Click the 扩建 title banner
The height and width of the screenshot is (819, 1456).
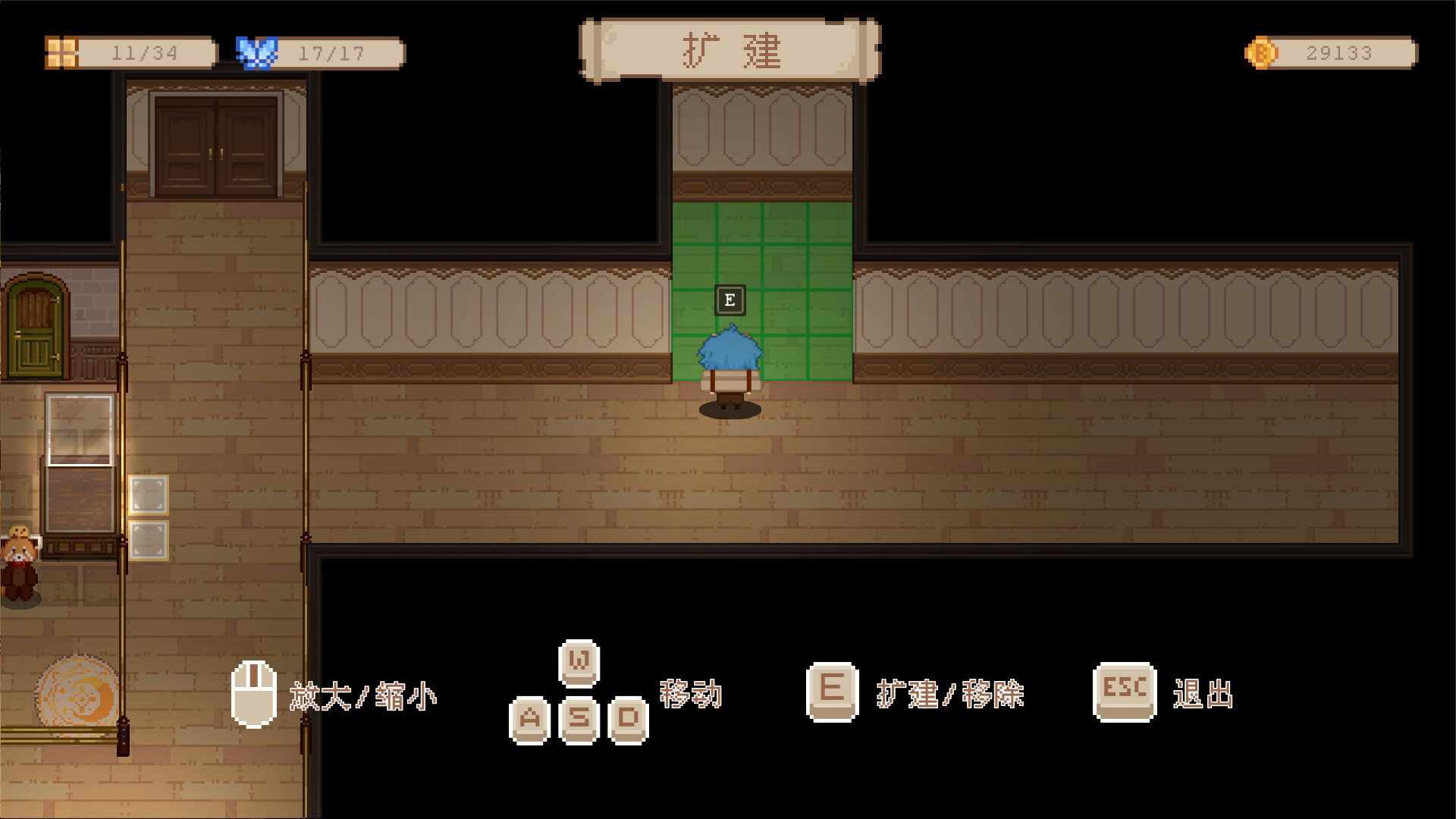tap(730, 49)
